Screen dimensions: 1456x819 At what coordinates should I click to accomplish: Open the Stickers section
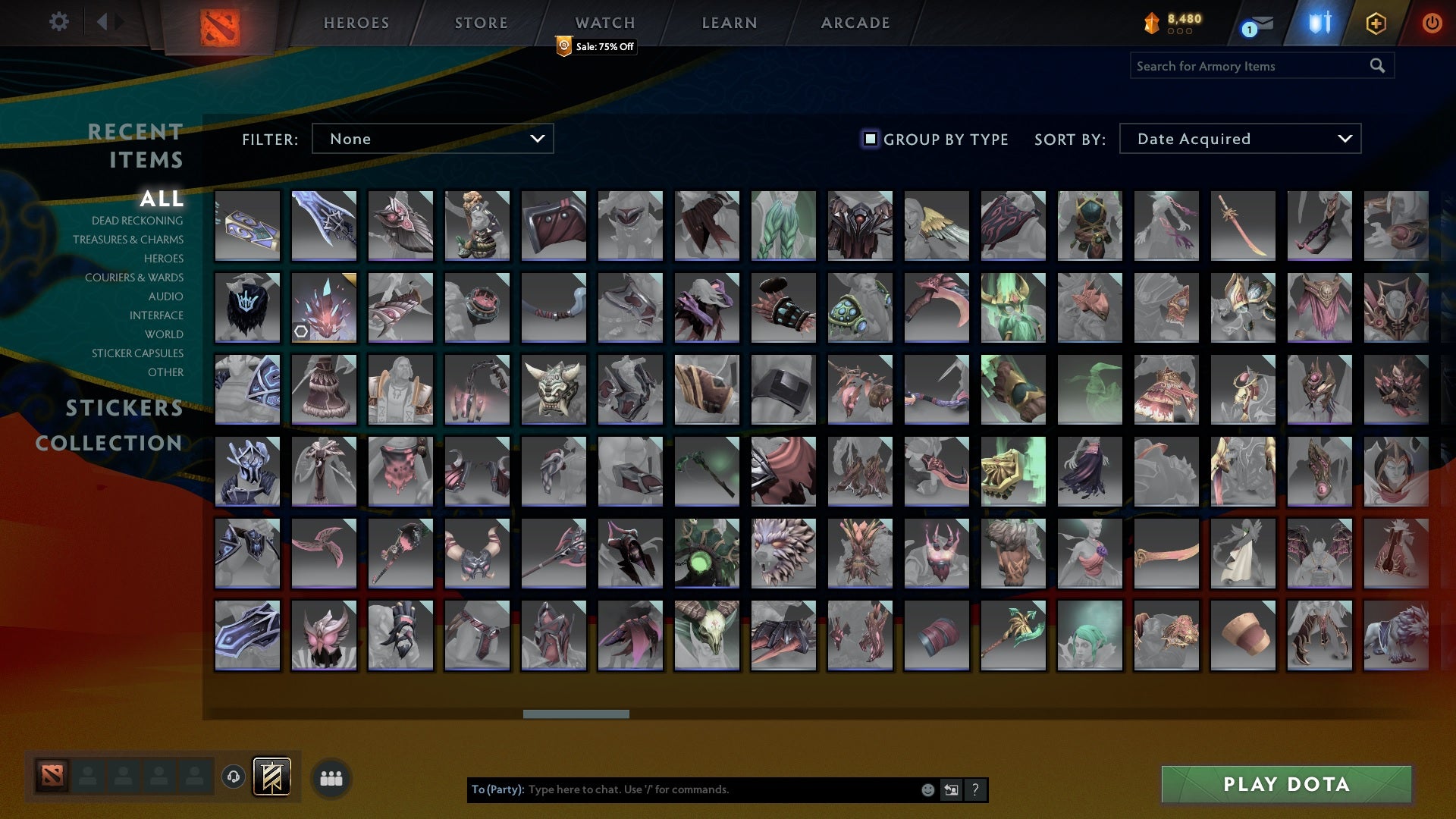pos(123,409)
